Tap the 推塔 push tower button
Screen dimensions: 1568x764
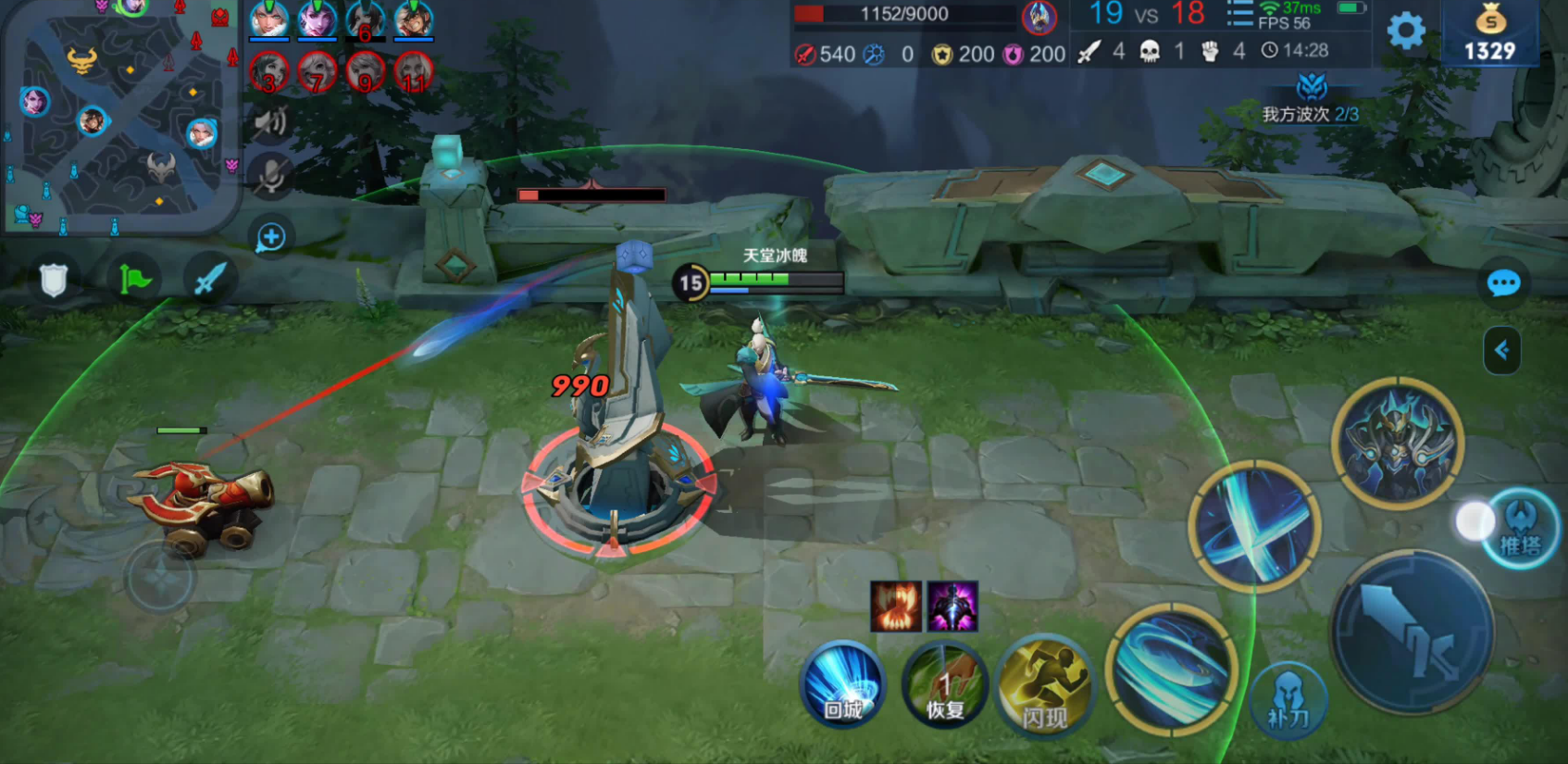(x=1520, y=528)
